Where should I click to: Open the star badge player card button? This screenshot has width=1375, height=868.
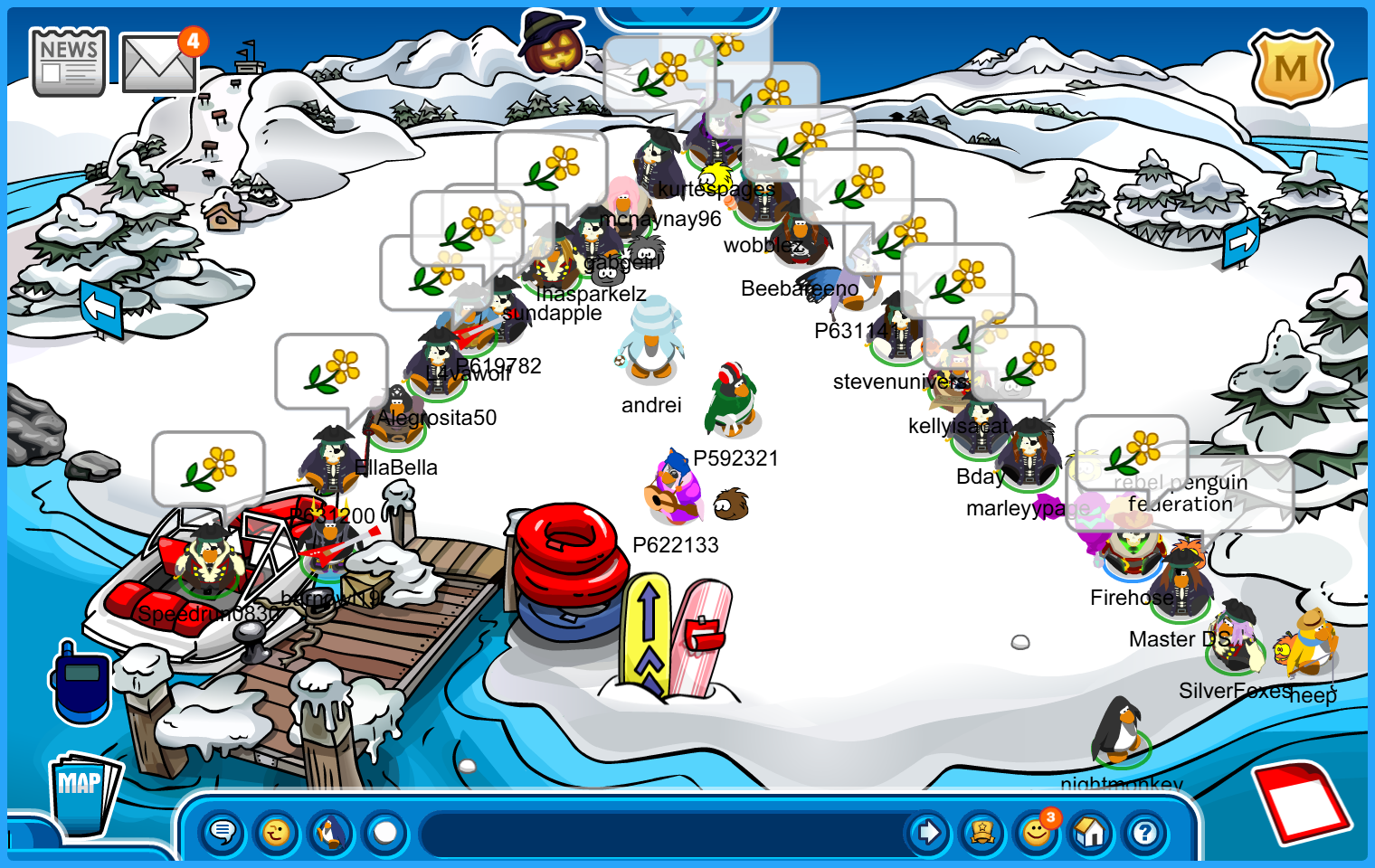tap(982, 832)
